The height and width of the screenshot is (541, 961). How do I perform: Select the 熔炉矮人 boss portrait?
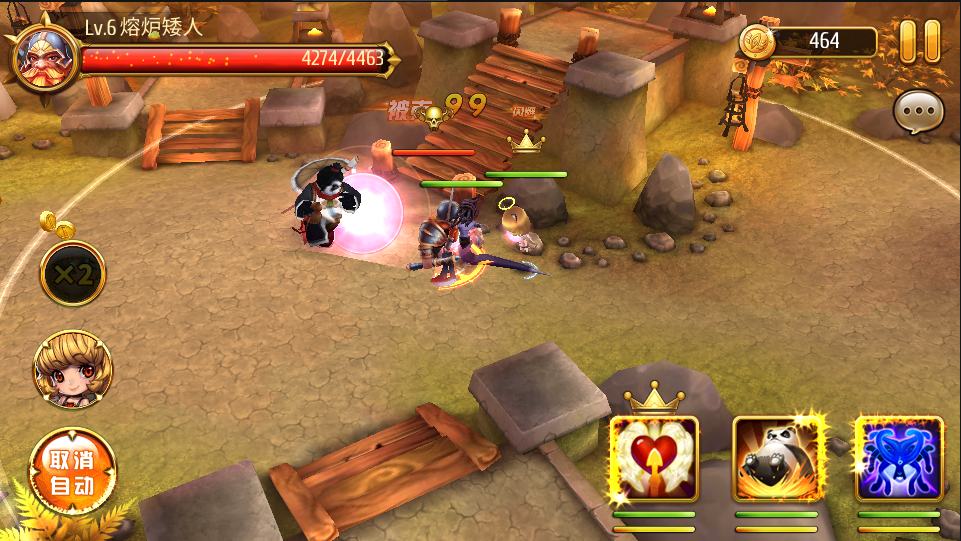point(43,56)
